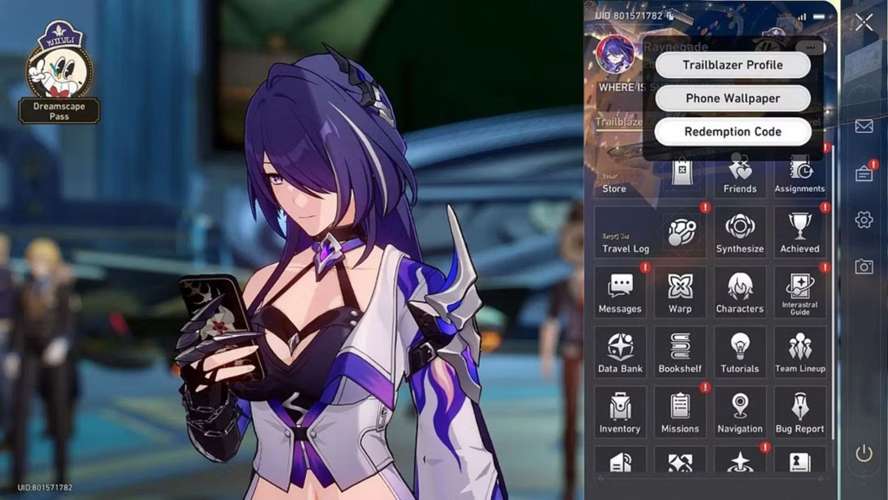
Task: Select the Redemption Code option
Action: point(732,131)
